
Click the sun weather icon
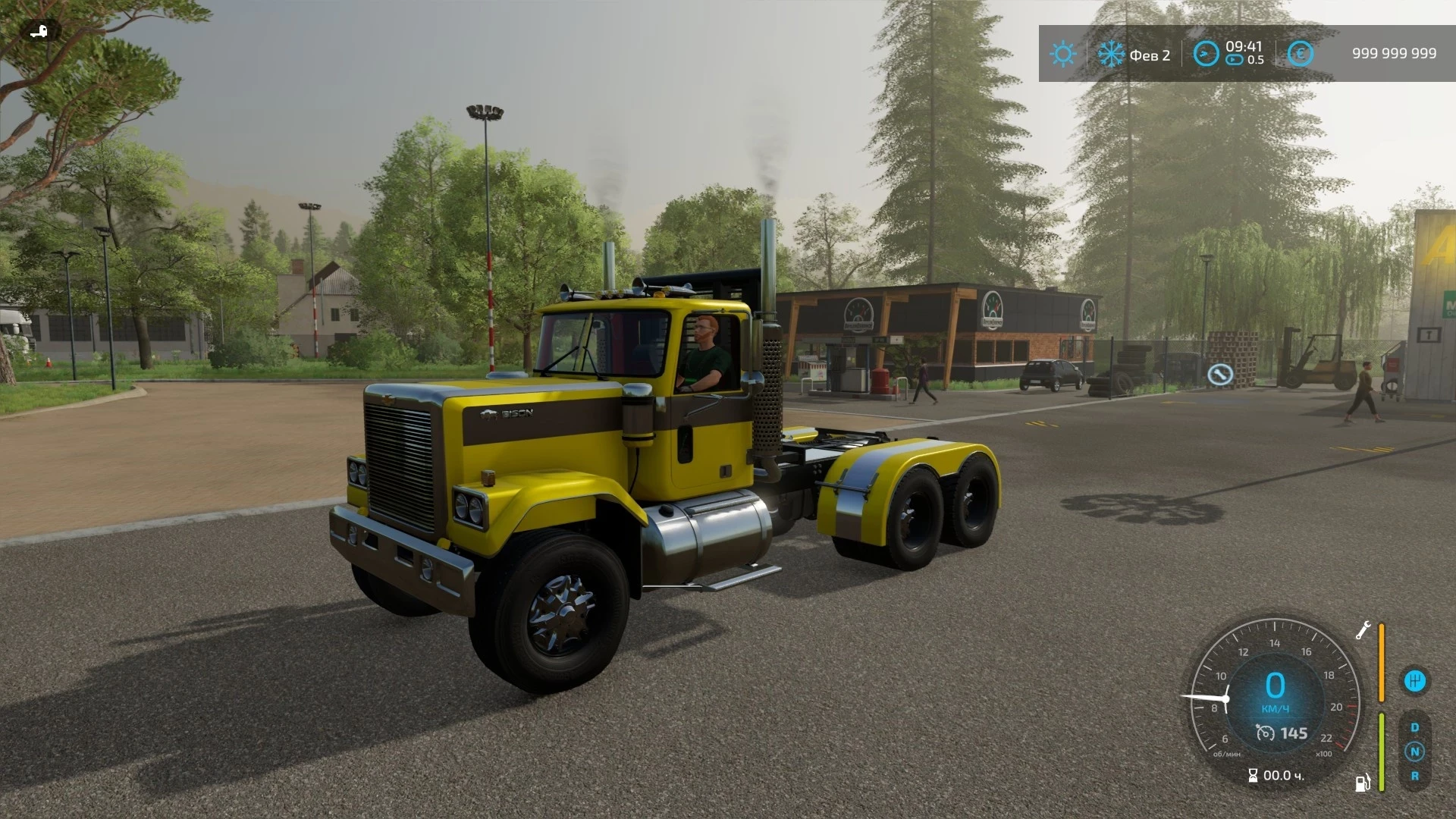(1063, 53)
